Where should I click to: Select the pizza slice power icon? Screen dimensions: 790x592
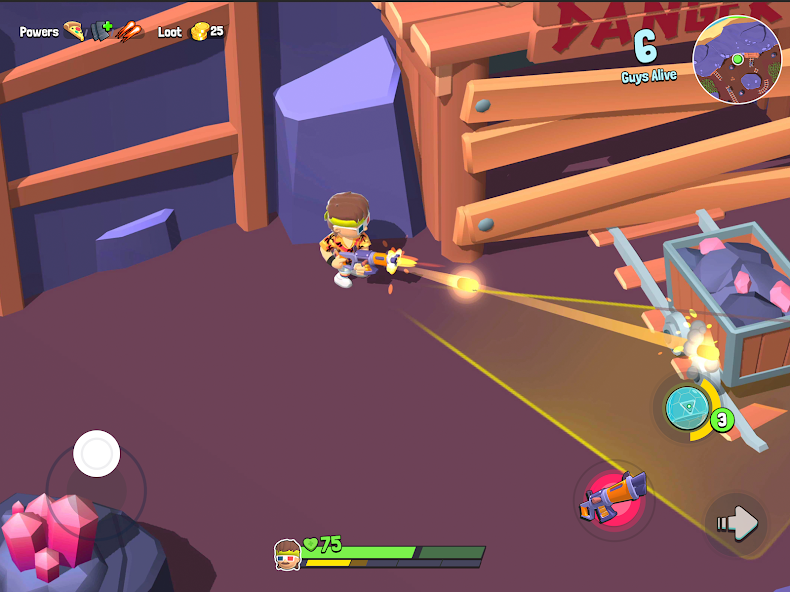[x=74, y=31]
